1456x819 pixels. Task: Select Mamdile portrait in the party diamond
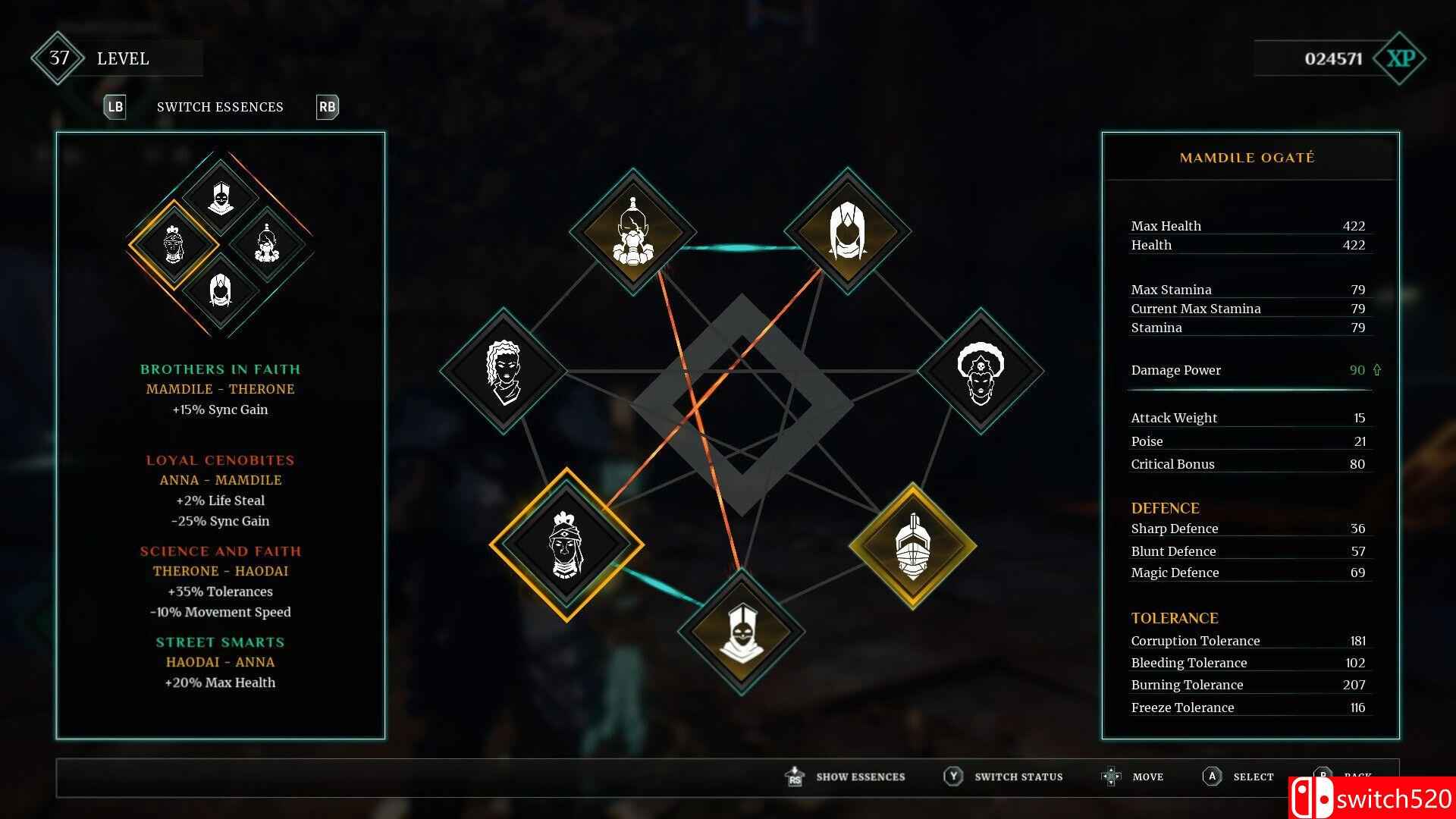click(x=174, y=244)
